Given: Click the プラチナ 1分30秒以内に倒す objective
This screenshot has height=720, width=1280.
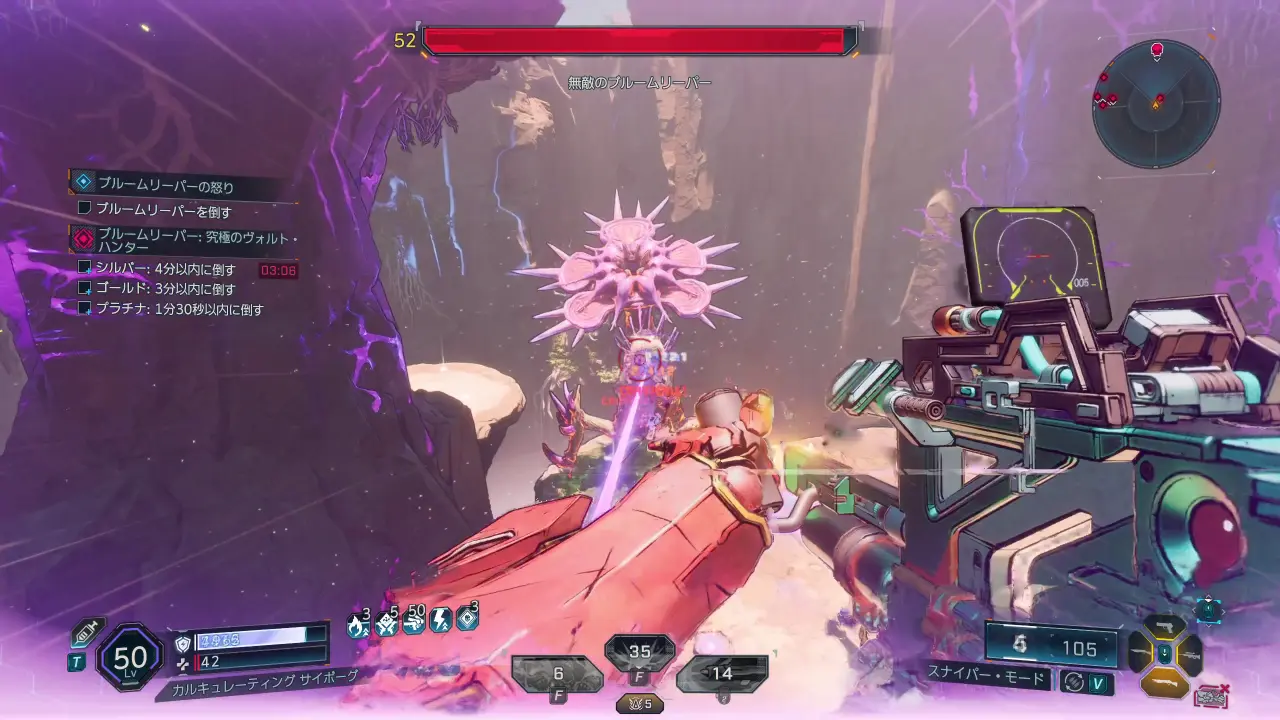Looking at the screenshot, I should 179,309.
